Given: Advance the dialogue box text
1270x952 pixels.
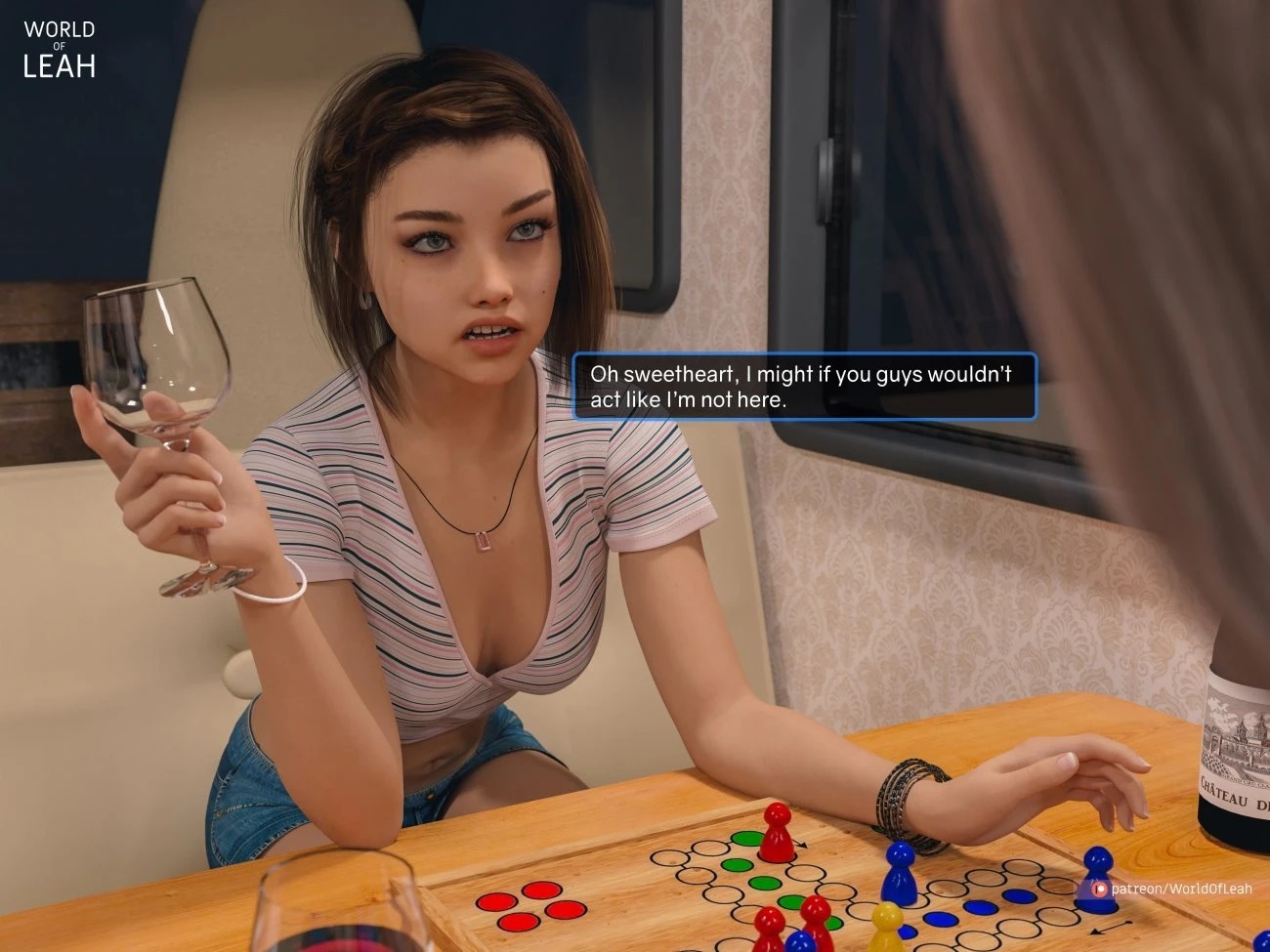Looking at the screenshot, I should coord(803,387).
